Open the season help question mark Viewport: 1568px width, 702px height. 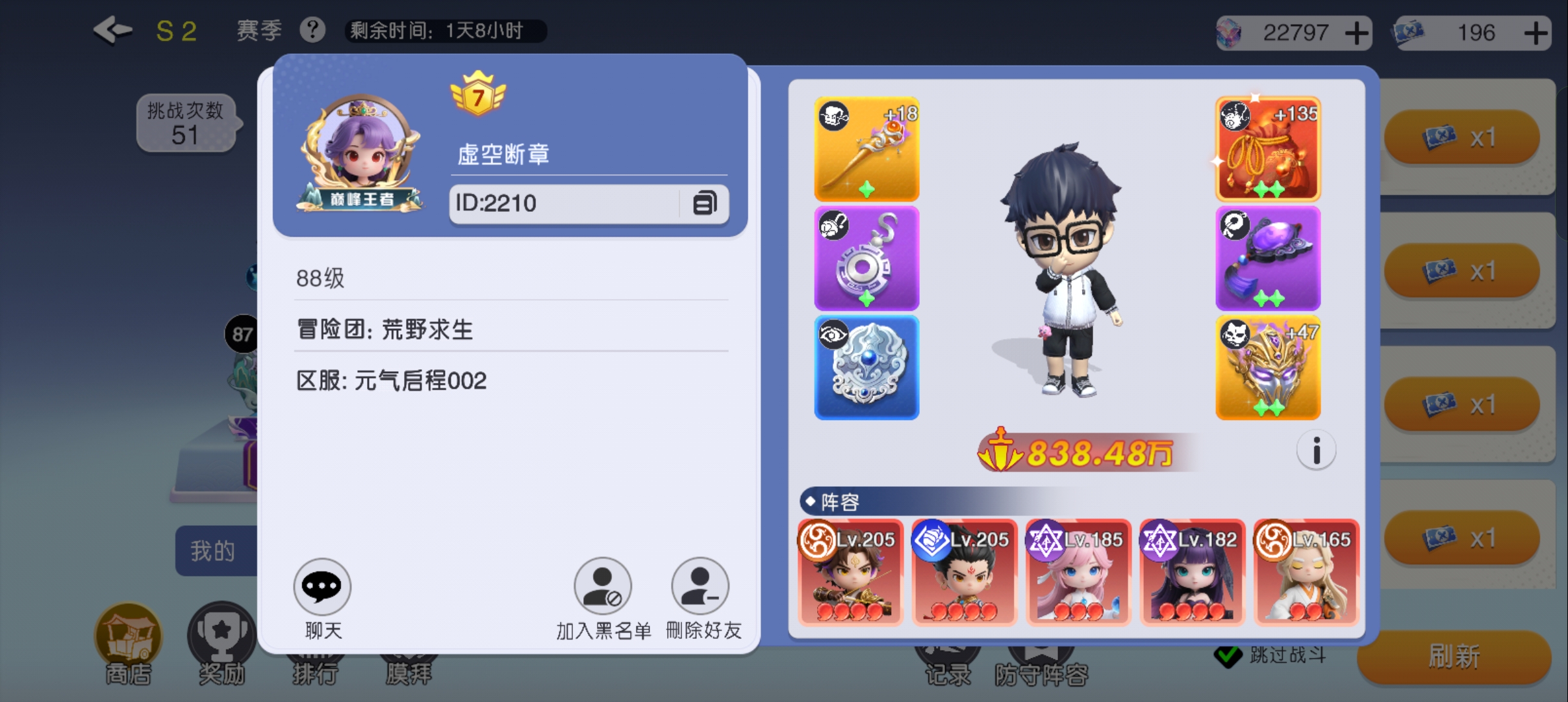click(312, 30)
